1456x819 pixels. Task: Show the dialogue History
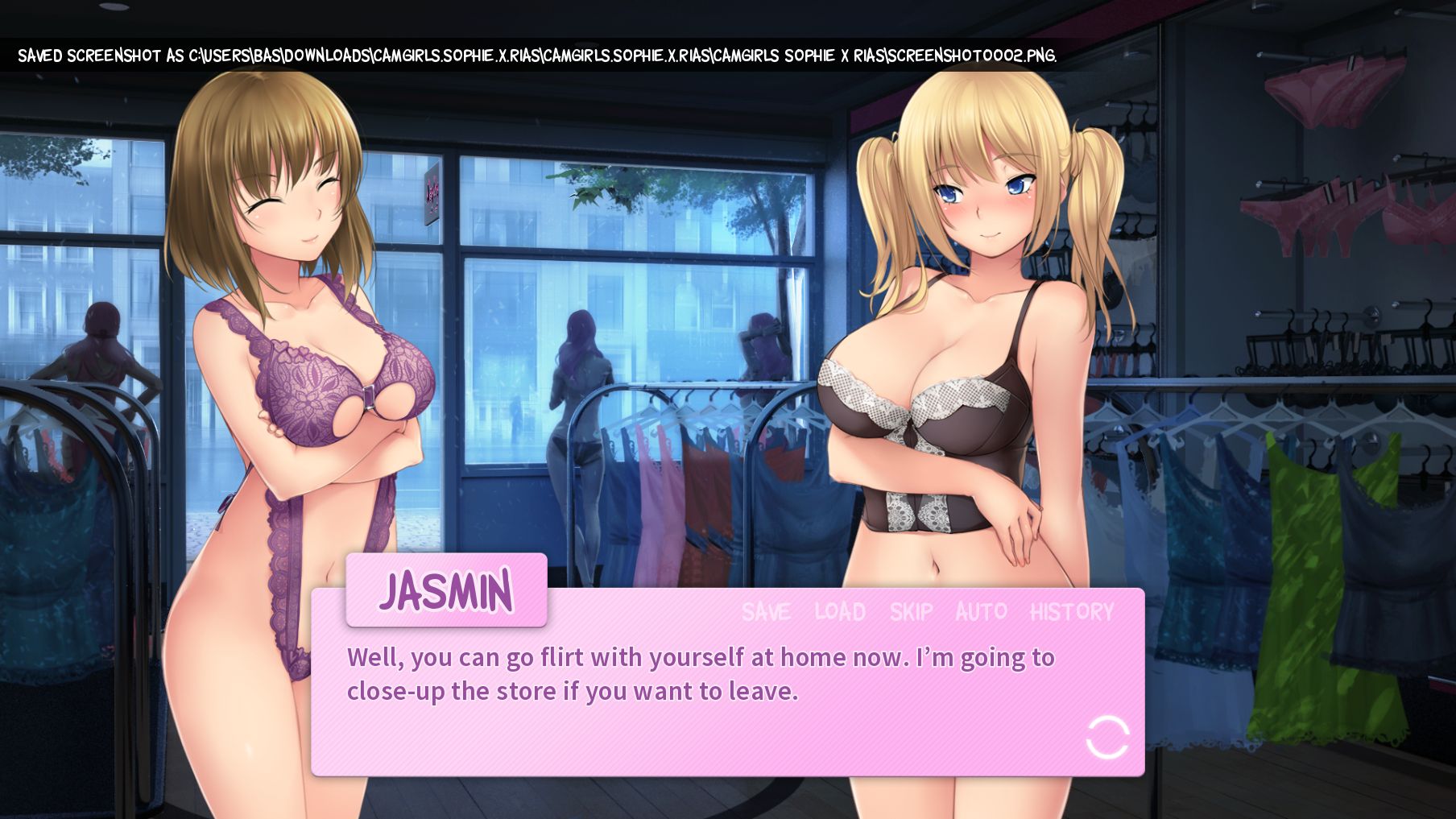[1072, 612]
